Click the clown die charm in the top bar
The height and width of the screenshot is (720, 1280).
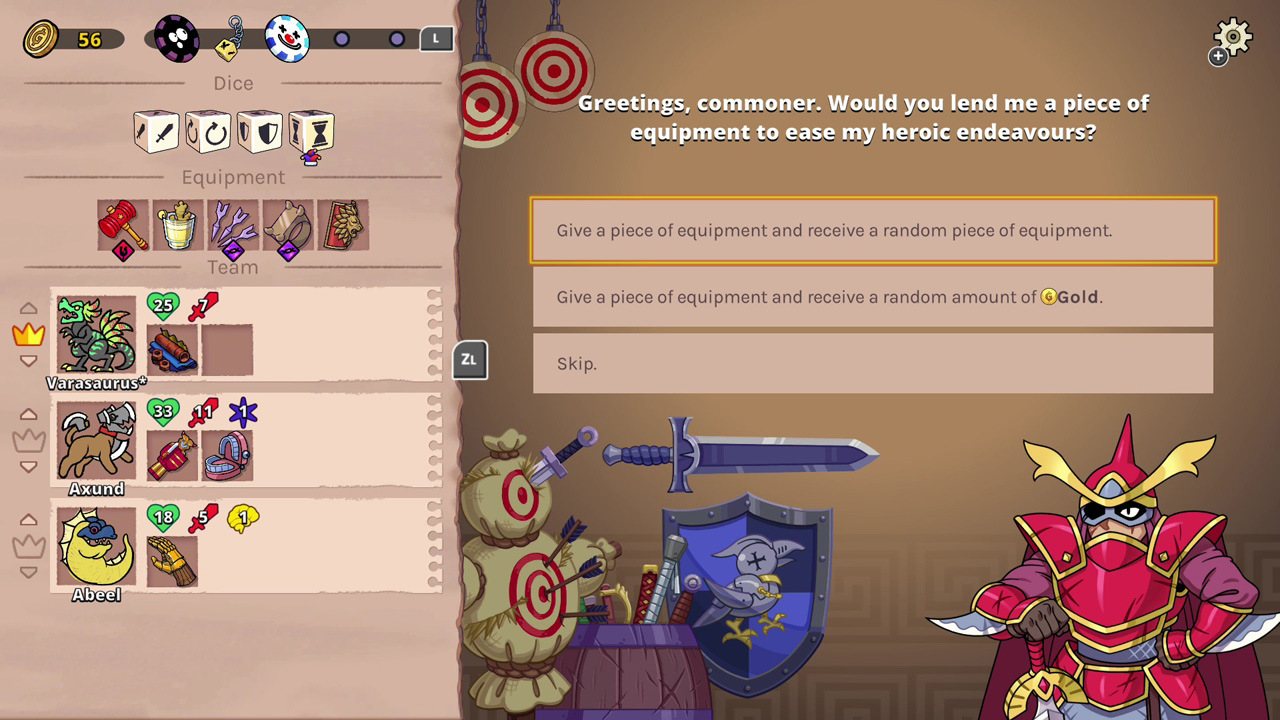click(x=288, y=38)
